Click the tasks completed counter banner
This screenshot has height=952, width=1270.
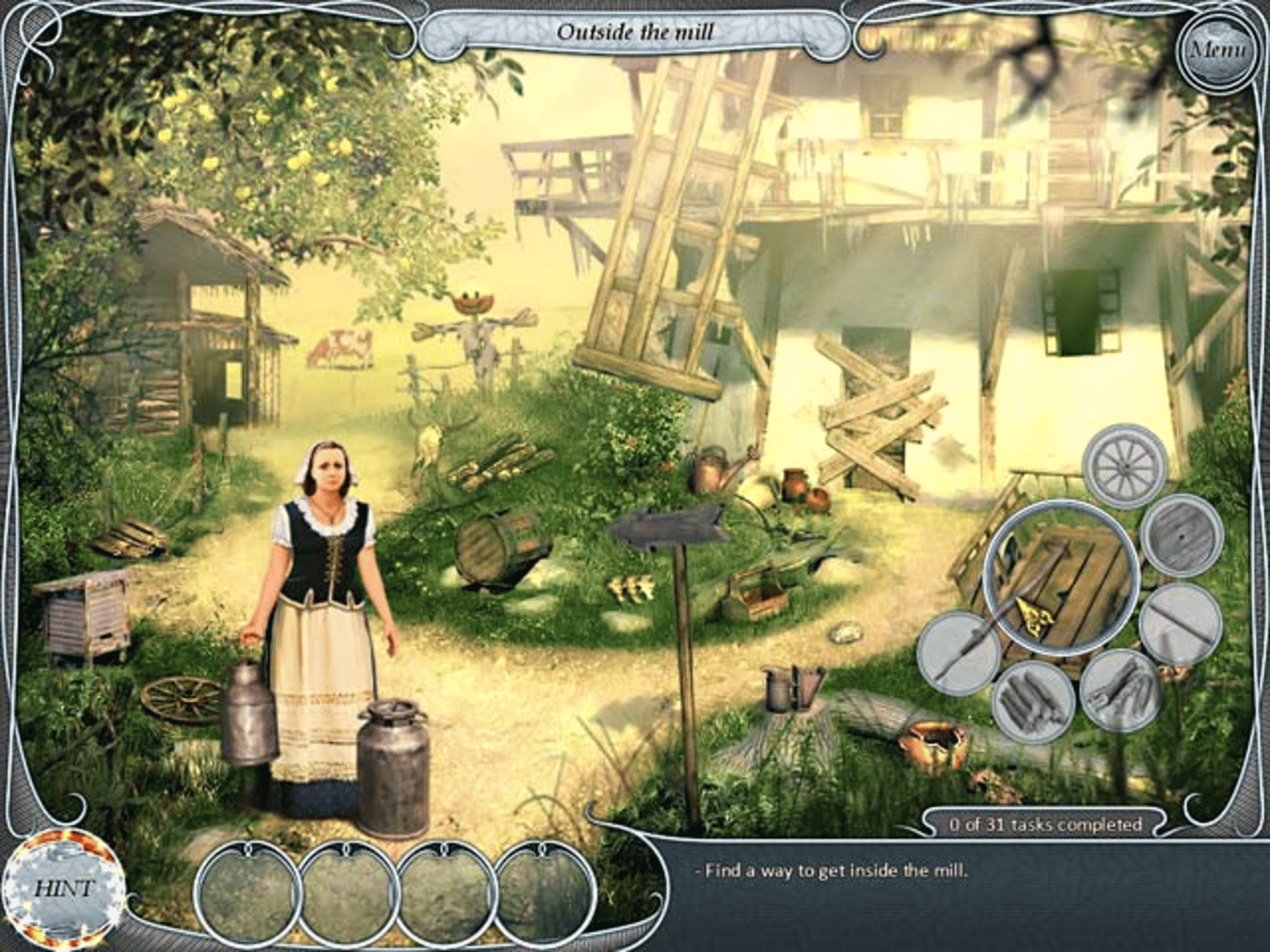point(1045,825)
